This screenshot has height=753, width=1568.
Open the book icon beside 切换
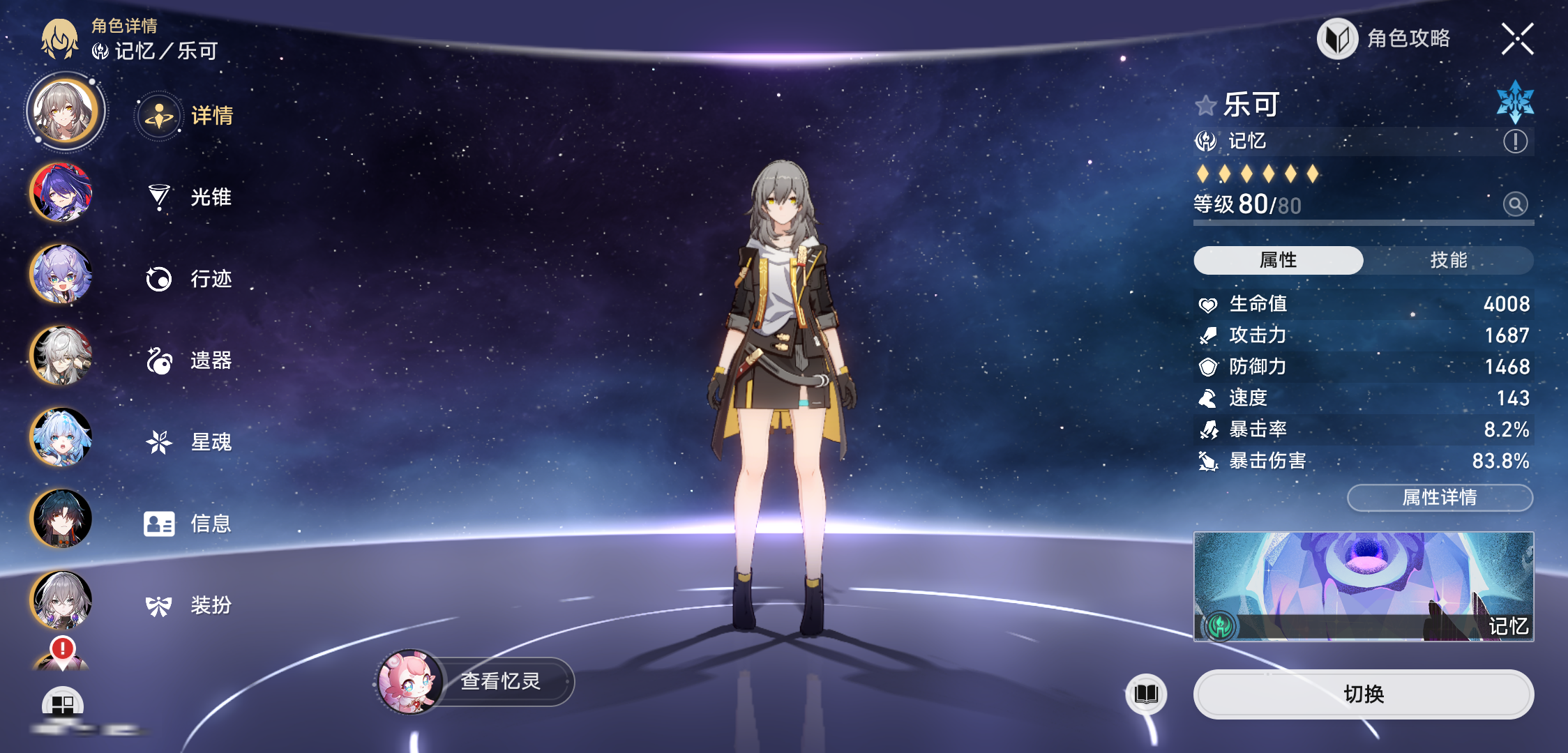pyautogui.click(x=1146, y=694)
